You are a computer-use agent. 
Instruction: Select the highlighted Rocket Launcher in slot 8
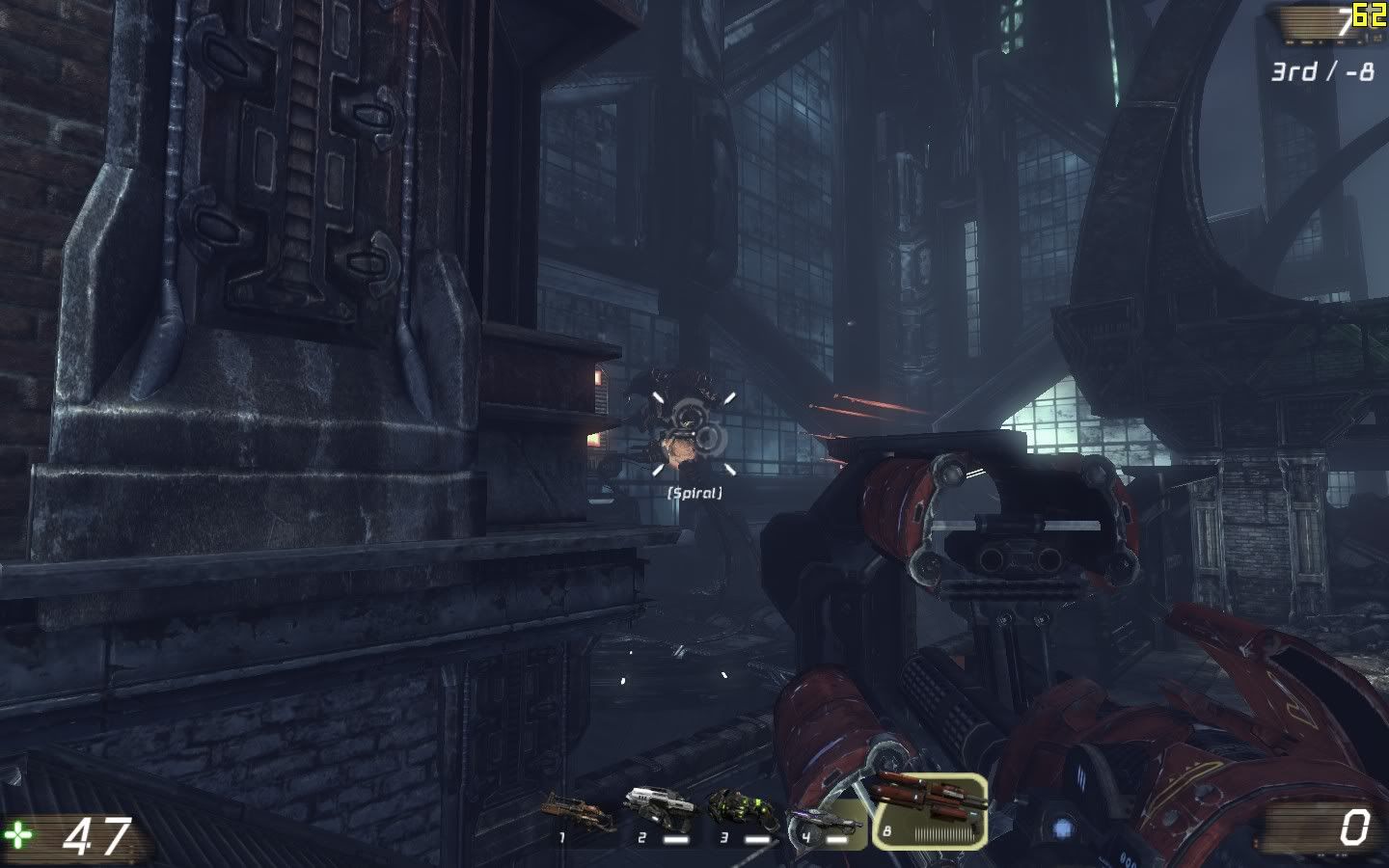coord(930,809)
